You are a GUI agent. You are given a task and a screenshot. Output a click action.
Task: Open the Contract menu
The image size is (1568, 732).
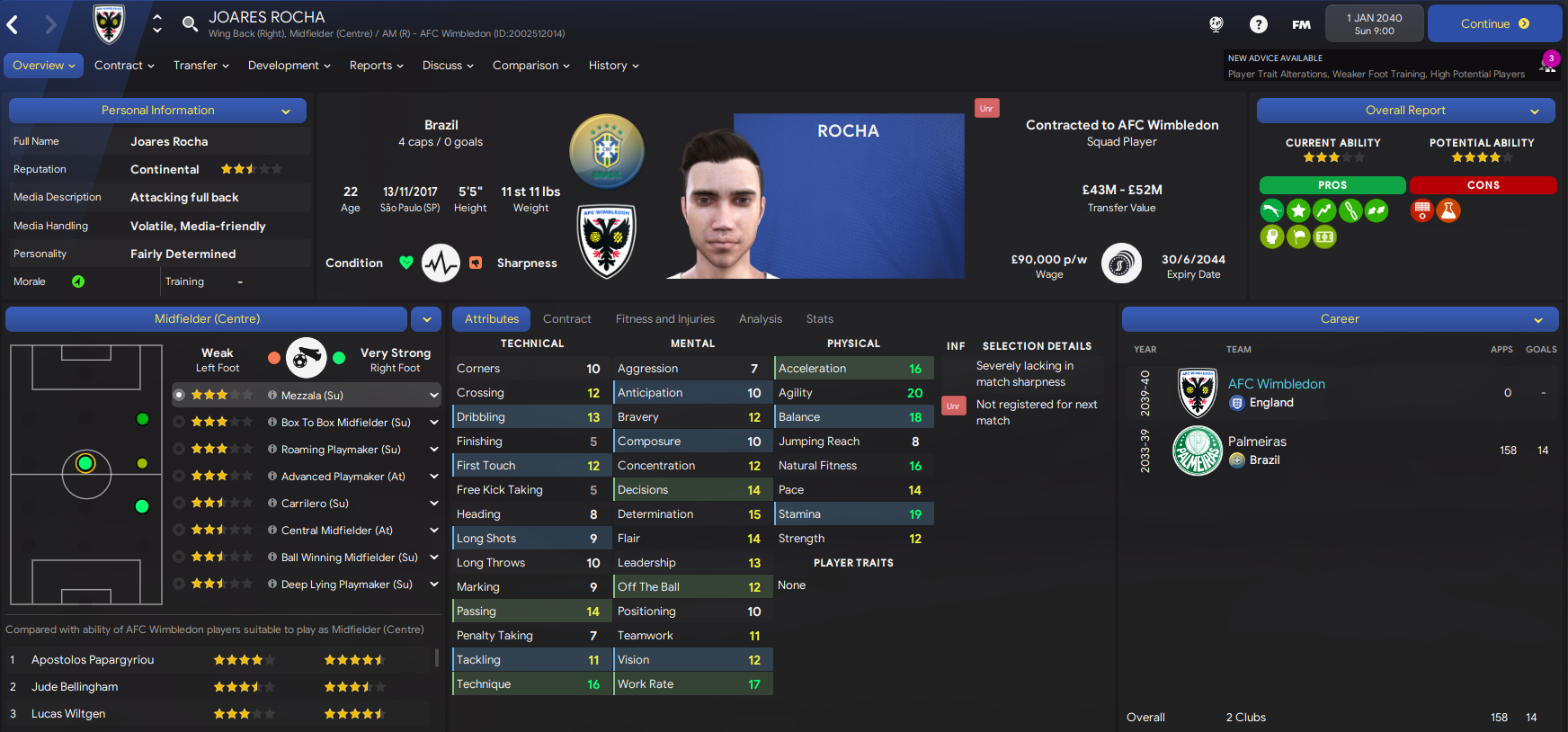point(124,66)
